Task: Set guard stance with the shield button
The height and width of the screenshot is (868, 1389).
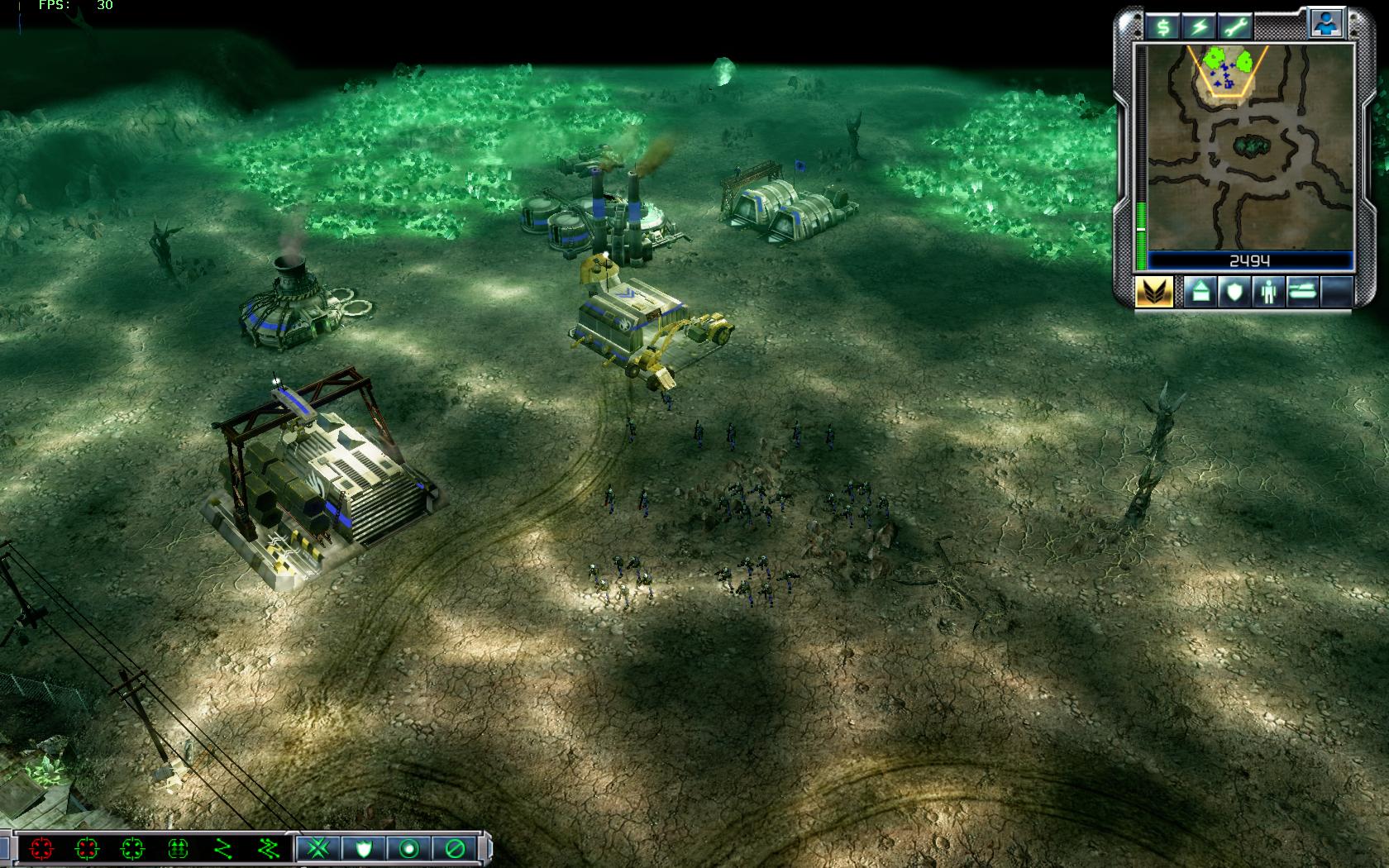Action: pyautogui.click(x=363, y=848)
